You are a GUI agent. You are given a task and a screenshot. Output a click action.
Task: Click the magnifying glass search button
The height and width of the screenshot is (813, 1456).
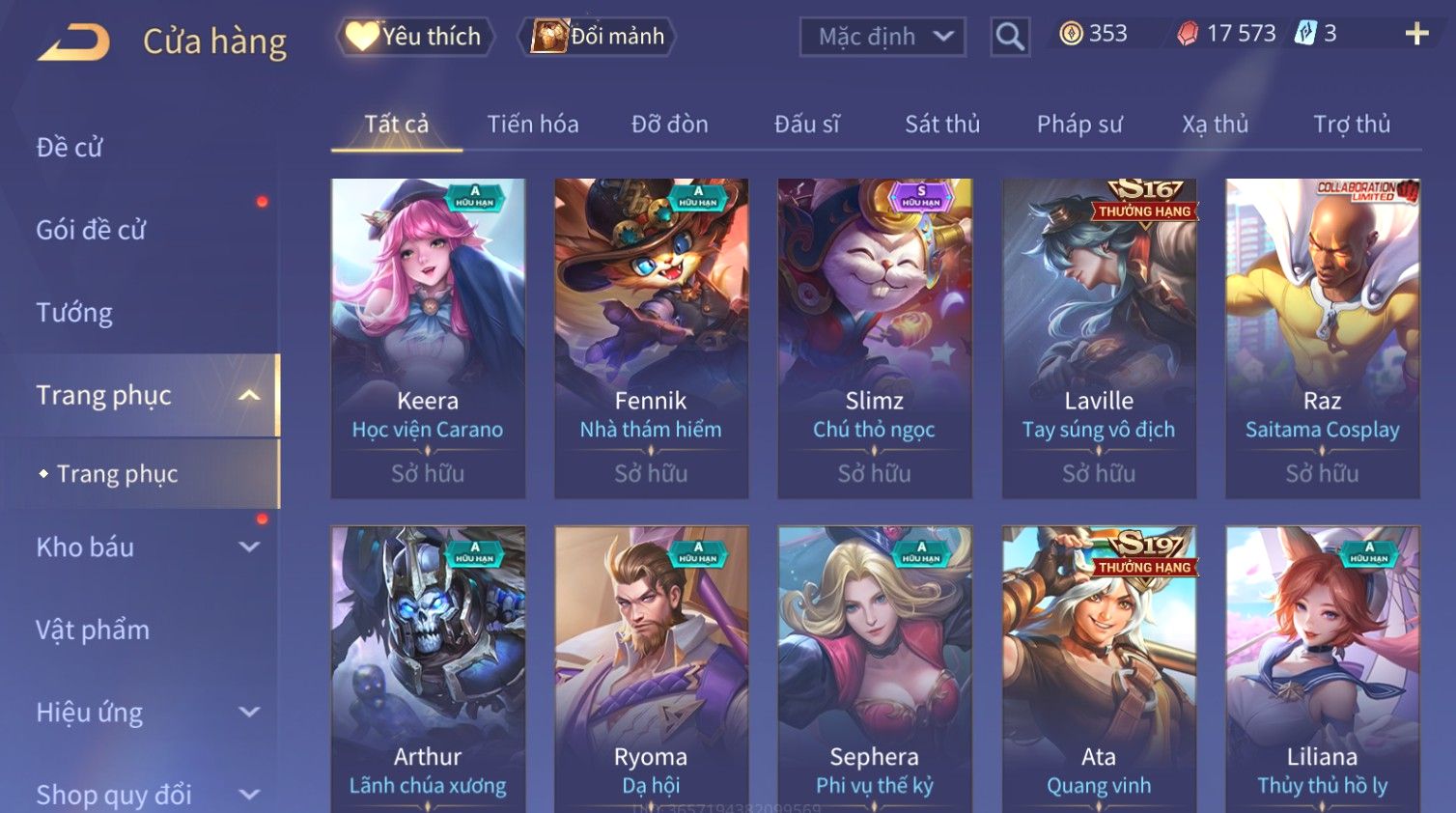(1010, 37)
